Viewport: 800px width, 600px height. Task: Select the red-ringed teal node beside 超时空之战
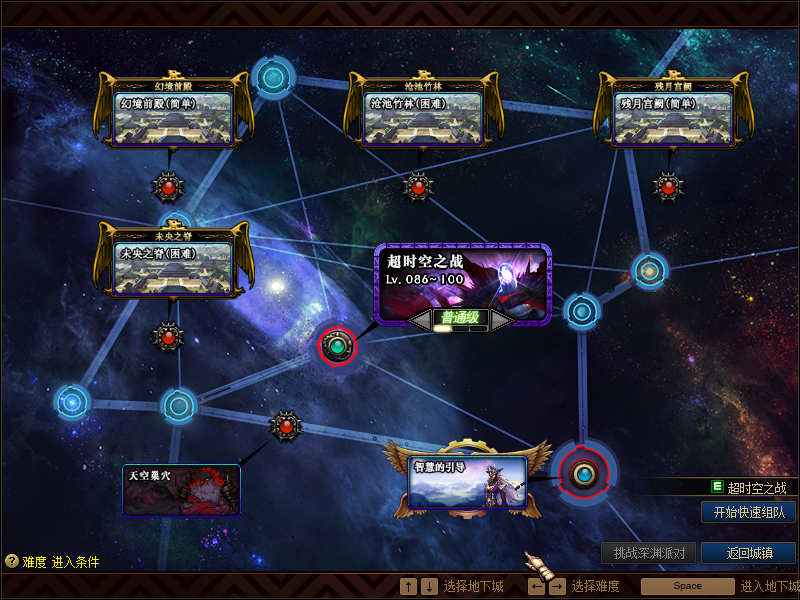pyautogui.click(x=338, y=346)
